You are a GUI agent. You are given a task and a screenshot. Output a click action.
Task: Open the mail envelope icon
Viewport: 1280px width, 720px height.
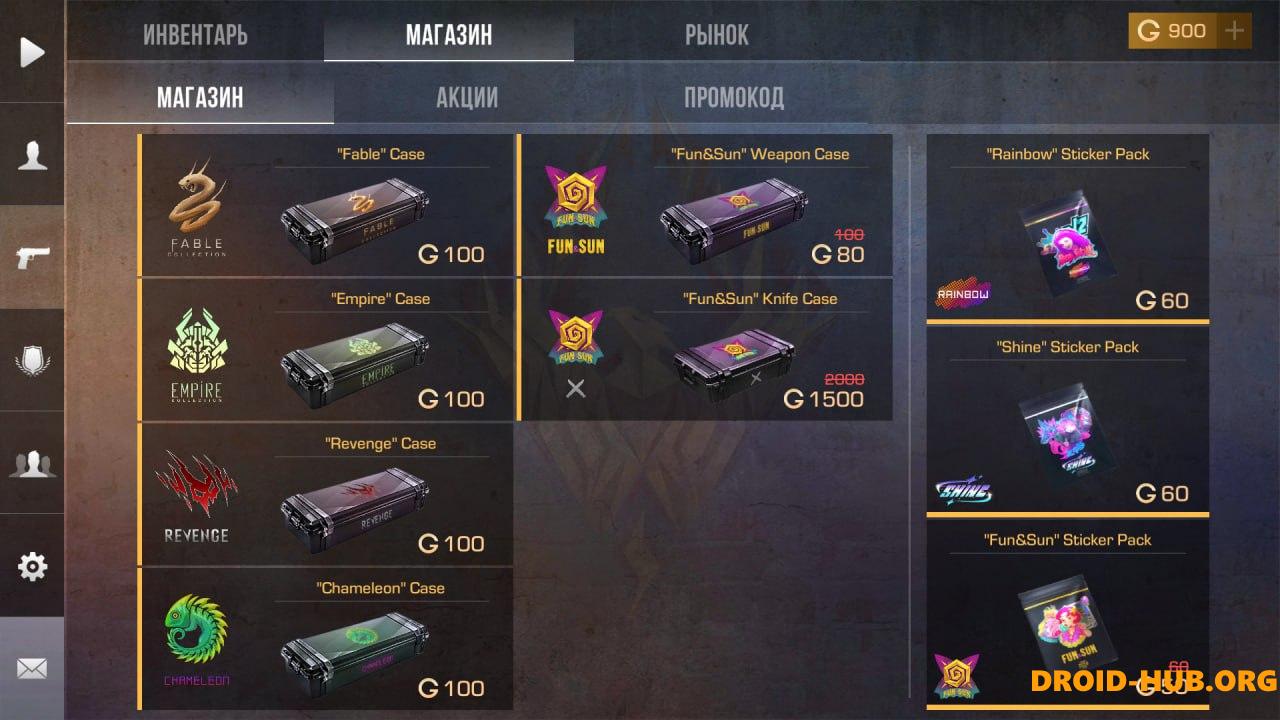[x=32, y=668]
